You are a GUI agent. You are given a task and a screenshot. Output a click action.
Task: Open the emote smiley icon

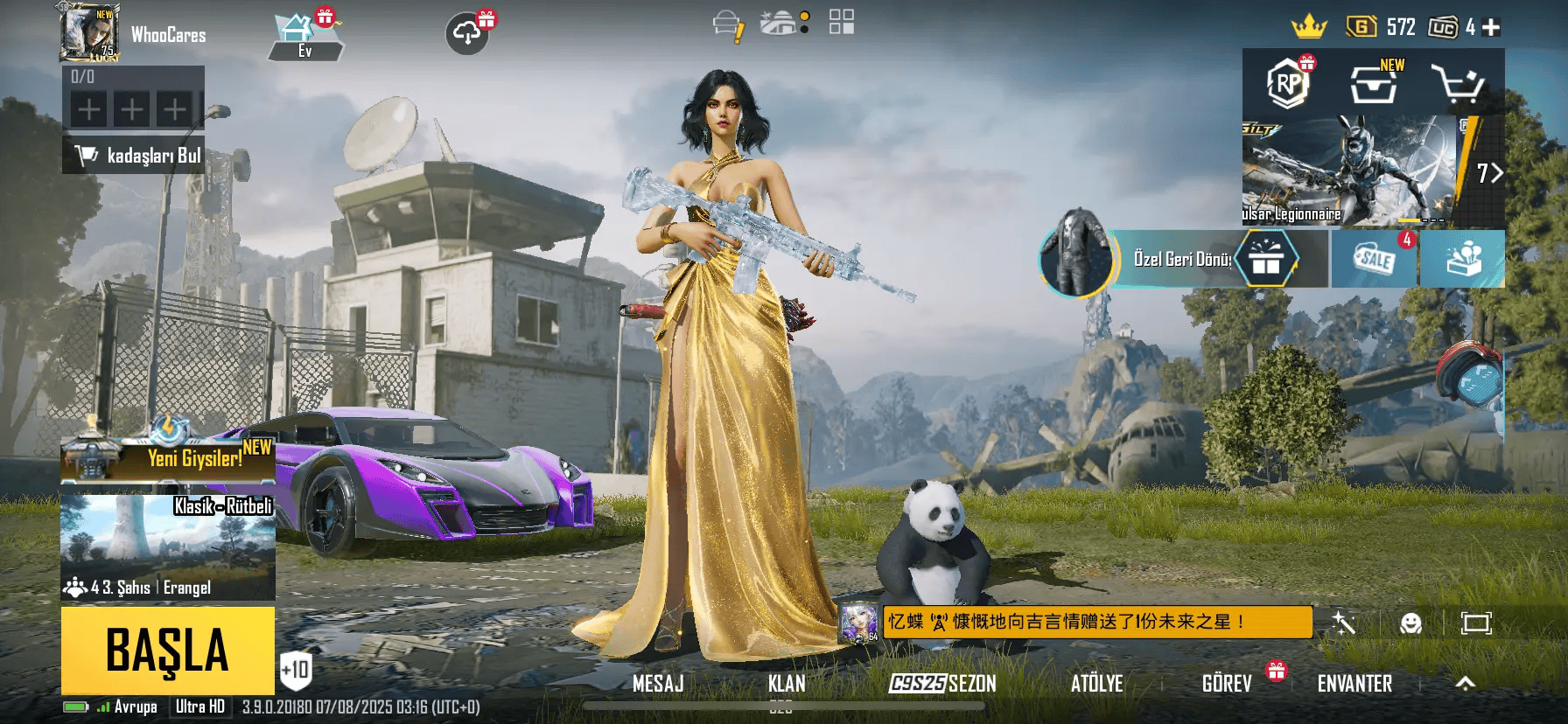[1410, 623]
